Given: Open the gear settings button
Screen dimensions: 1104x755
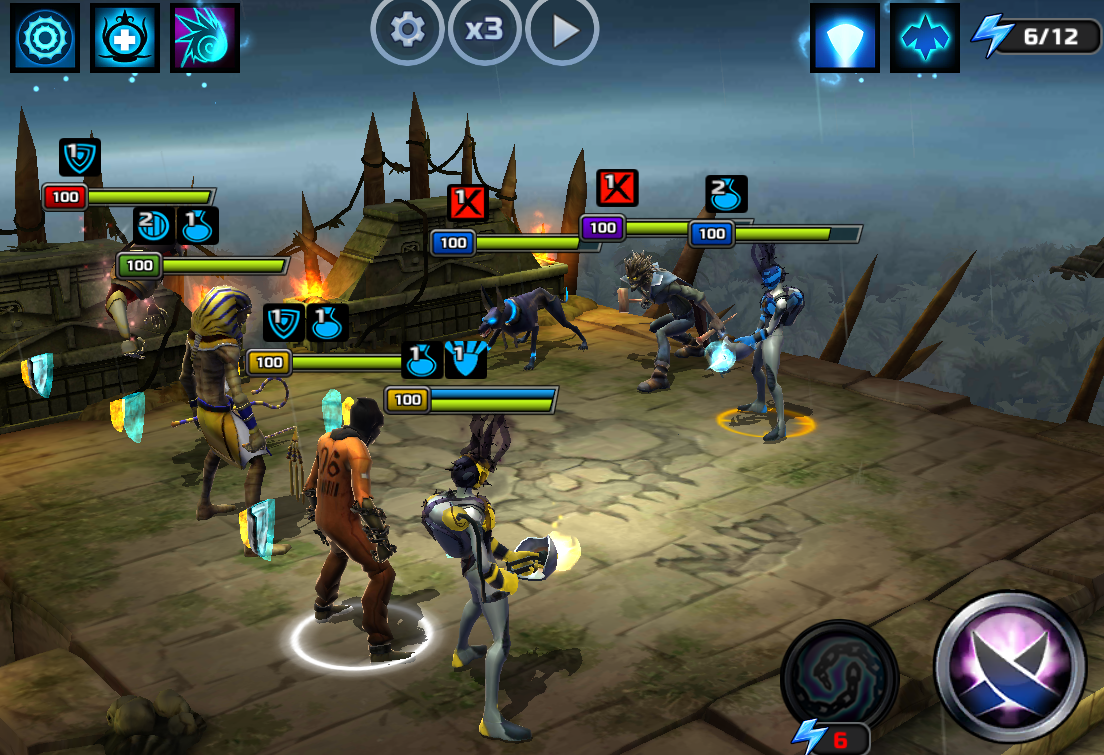Looking at the screenshot, I should coord(406,30).
